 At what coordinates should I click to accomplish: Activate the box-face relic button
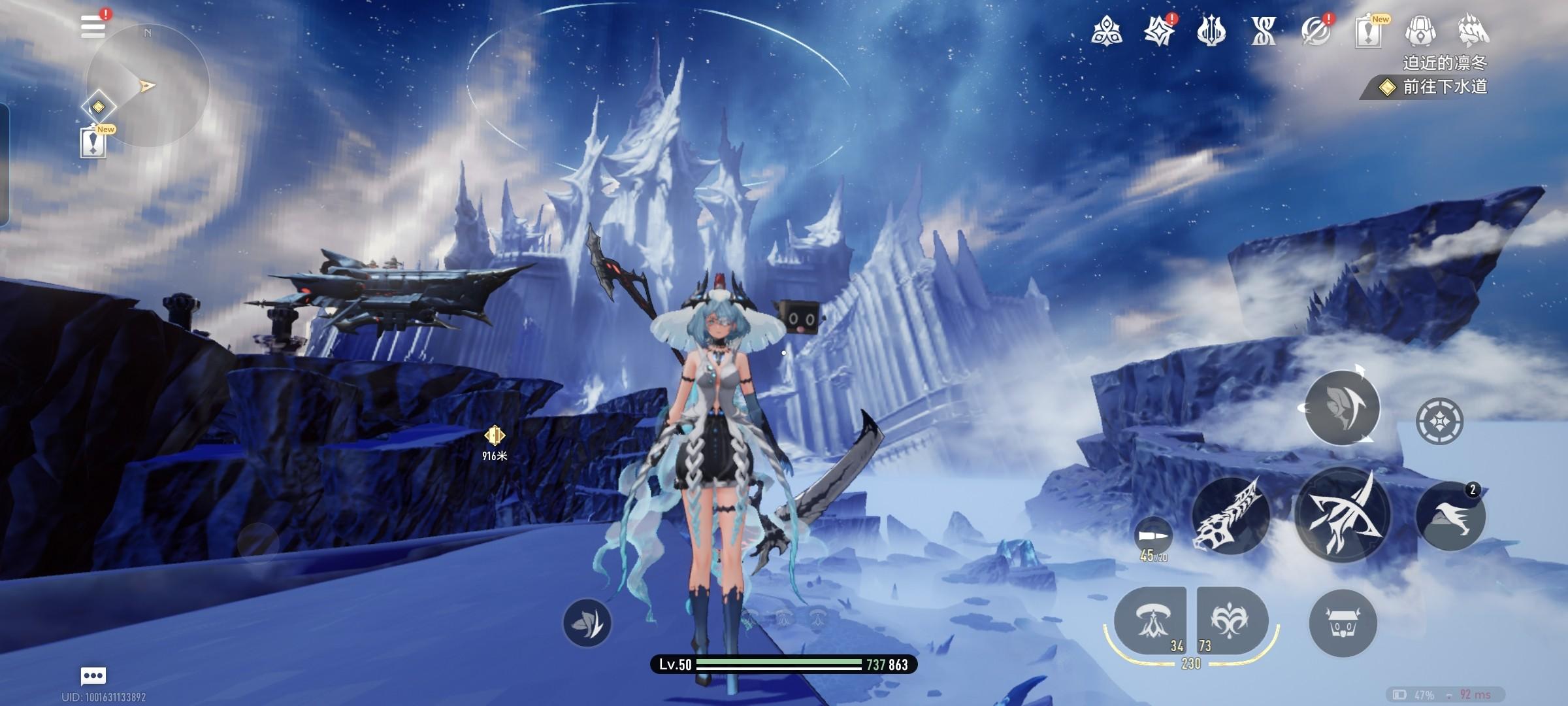(x=1343, y=623)
